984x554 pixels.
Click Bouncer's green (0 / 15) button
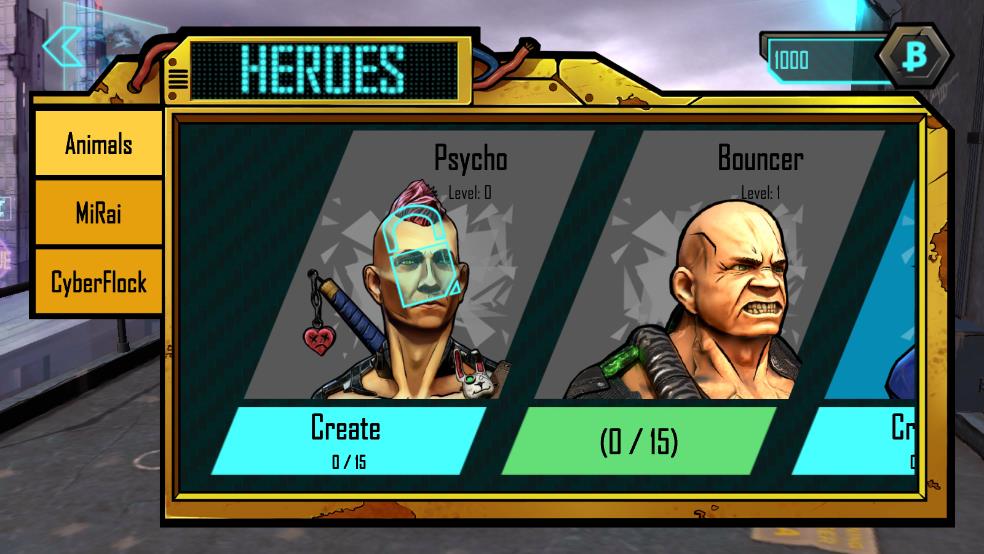coord(639,441)
